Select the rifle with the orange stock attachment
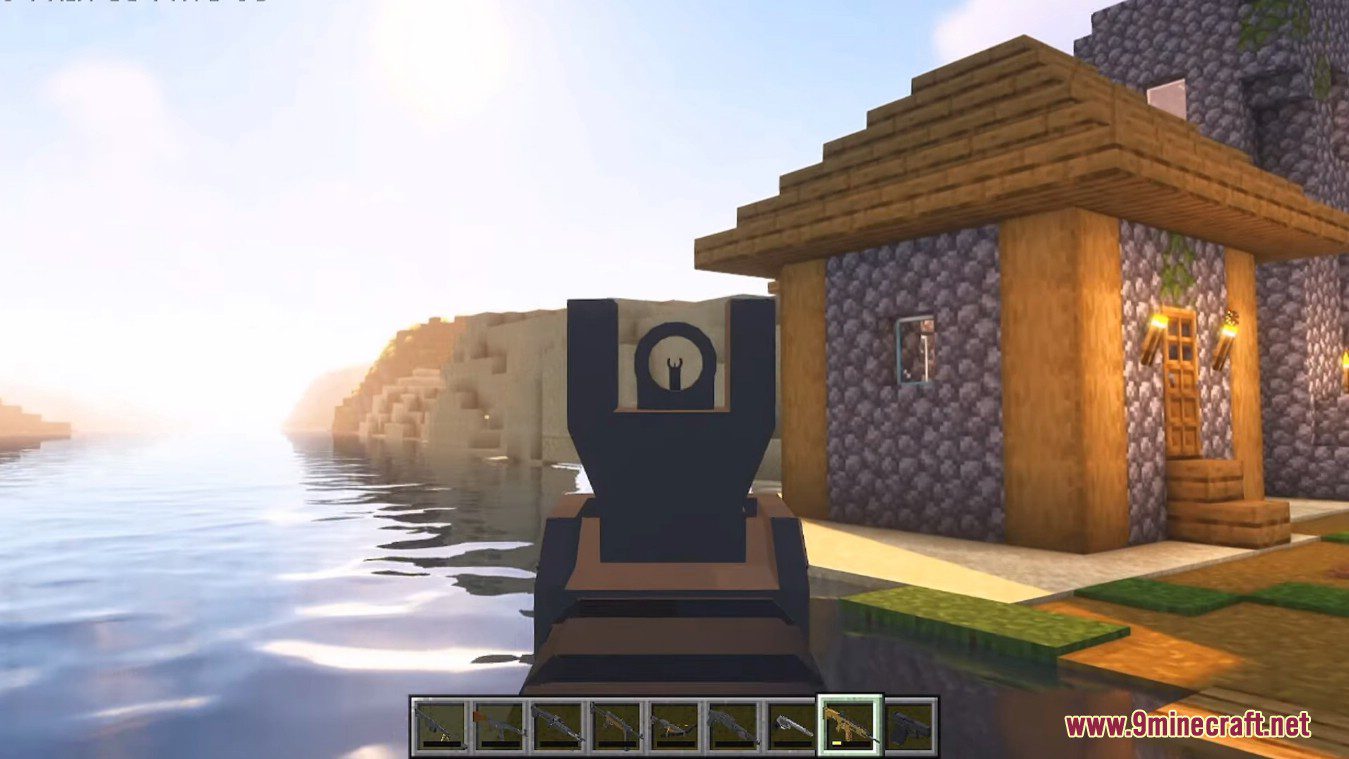 point(498,723)
